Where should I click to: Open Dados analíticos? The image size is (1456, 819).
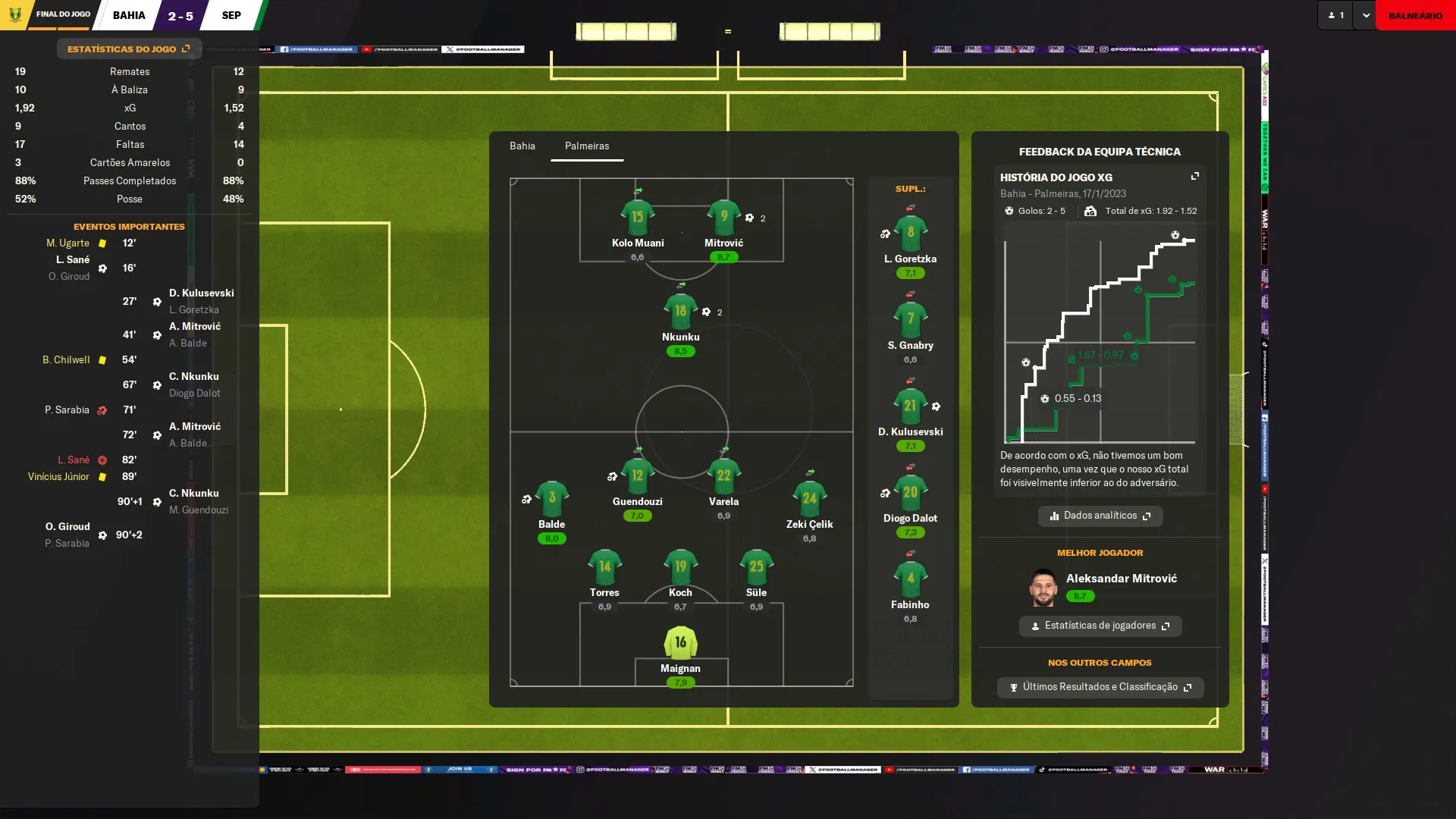click(x=1100, y=516)
